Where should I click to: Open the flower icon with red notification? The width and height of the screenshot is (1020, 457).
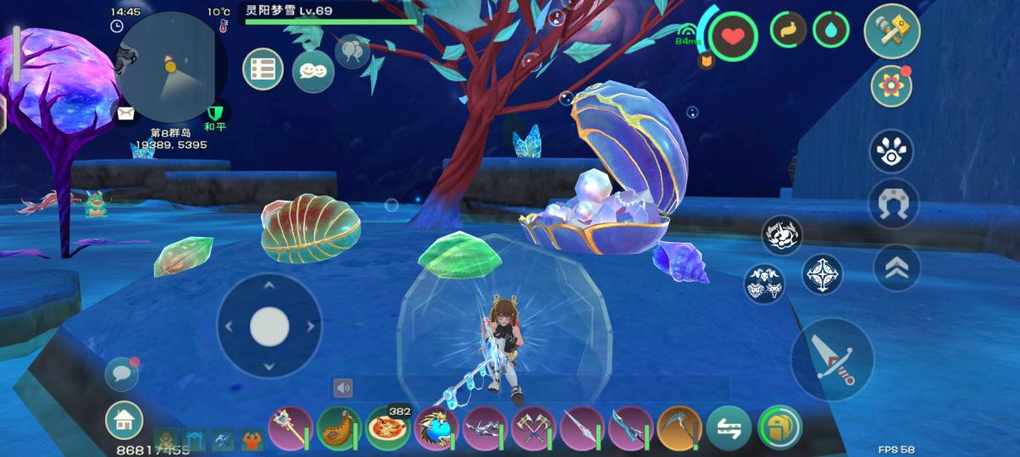[890, 87]
